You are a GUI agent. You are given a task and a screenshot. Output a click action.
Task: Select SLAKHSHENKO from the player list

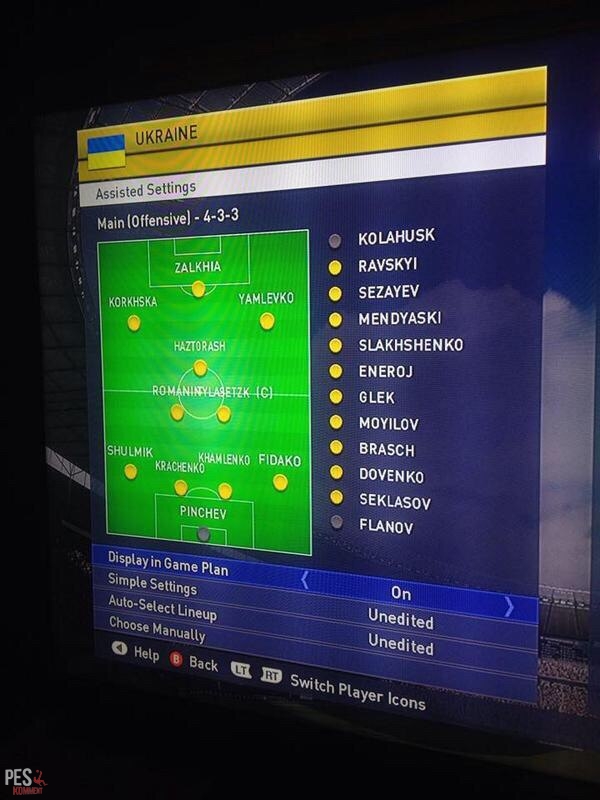click(410, 344)
